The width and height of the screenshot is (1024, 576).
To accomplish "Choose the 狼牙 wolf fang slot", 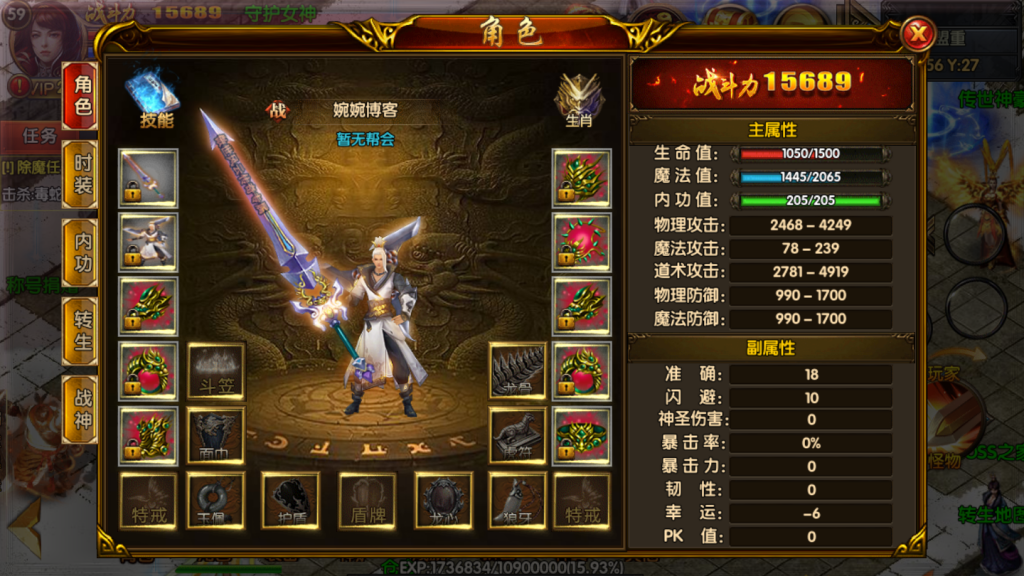I will pyautogui.click(x=517, y=500).
